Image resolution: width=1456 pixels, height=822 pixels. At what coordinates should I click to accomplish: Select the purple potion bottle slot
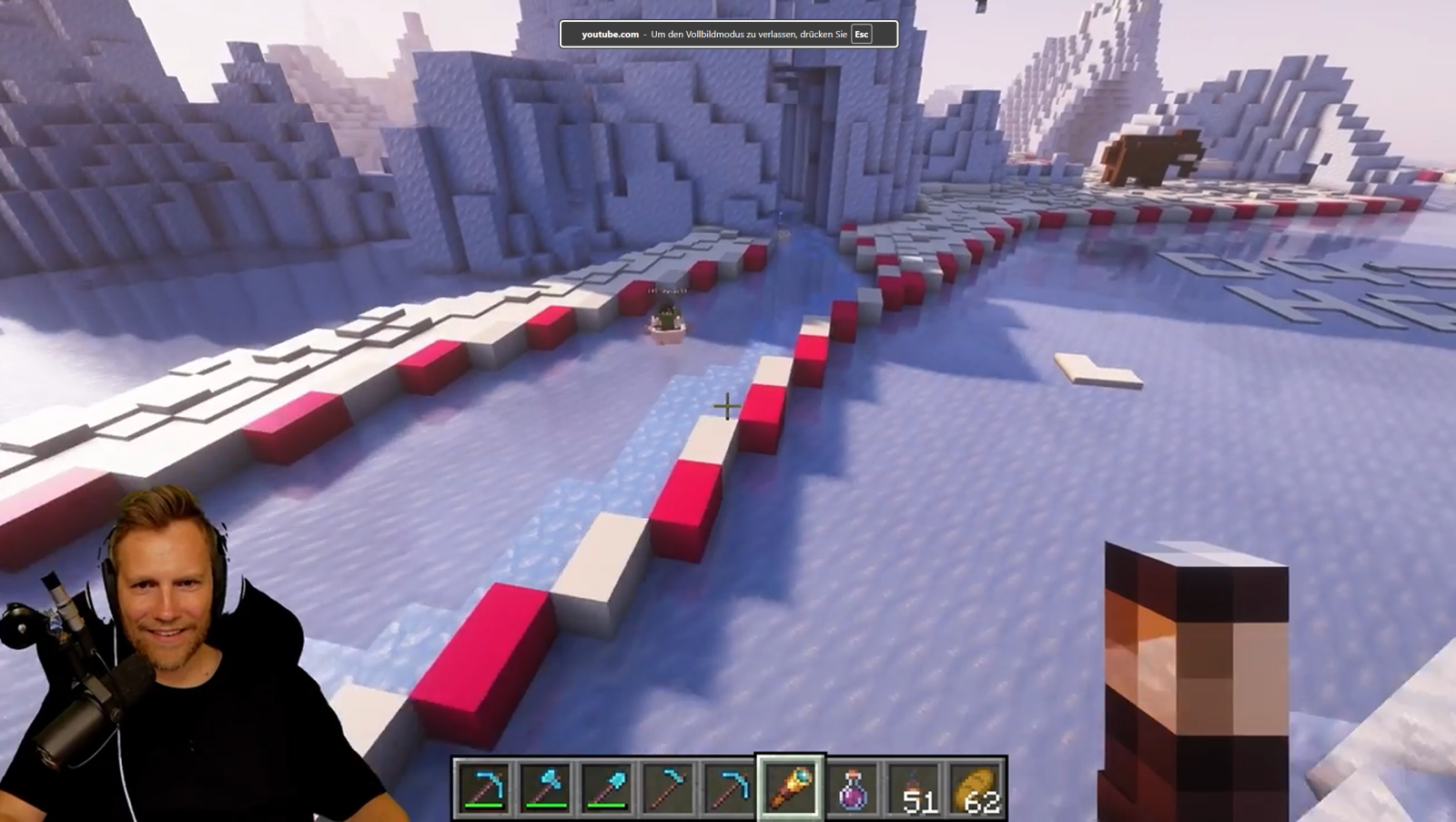tap(853, 787)
